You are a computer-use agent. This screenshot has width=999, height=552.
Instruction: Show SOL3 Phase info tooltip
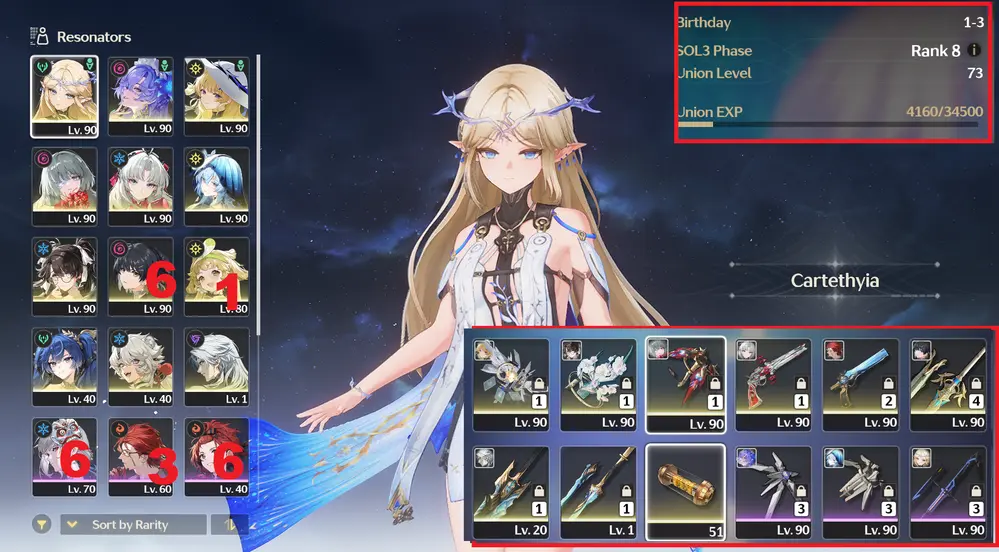pyautogui.click(x=975, y=50)
